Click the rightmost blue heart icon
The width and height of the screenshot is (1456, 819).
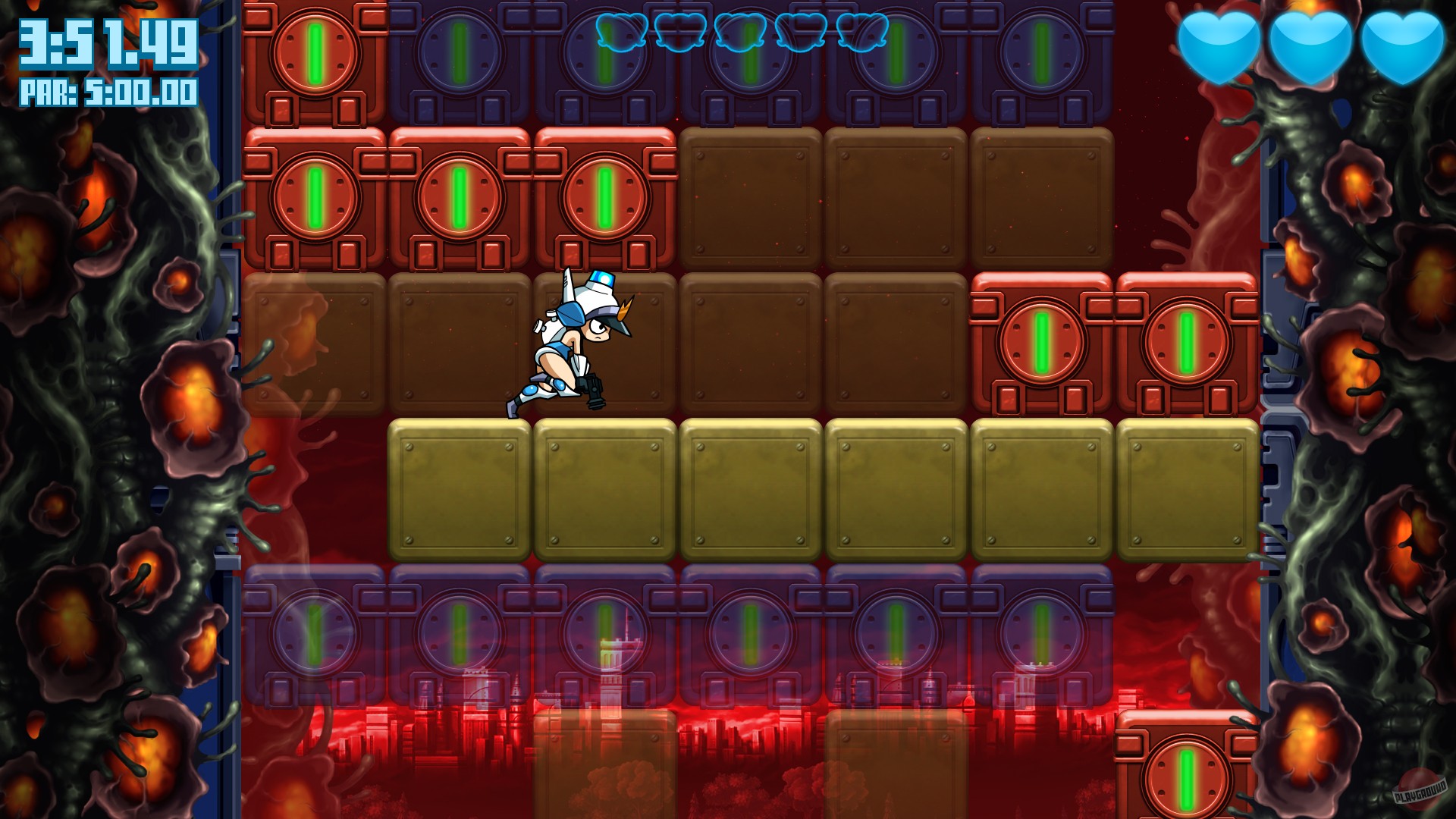(1403, 45)
